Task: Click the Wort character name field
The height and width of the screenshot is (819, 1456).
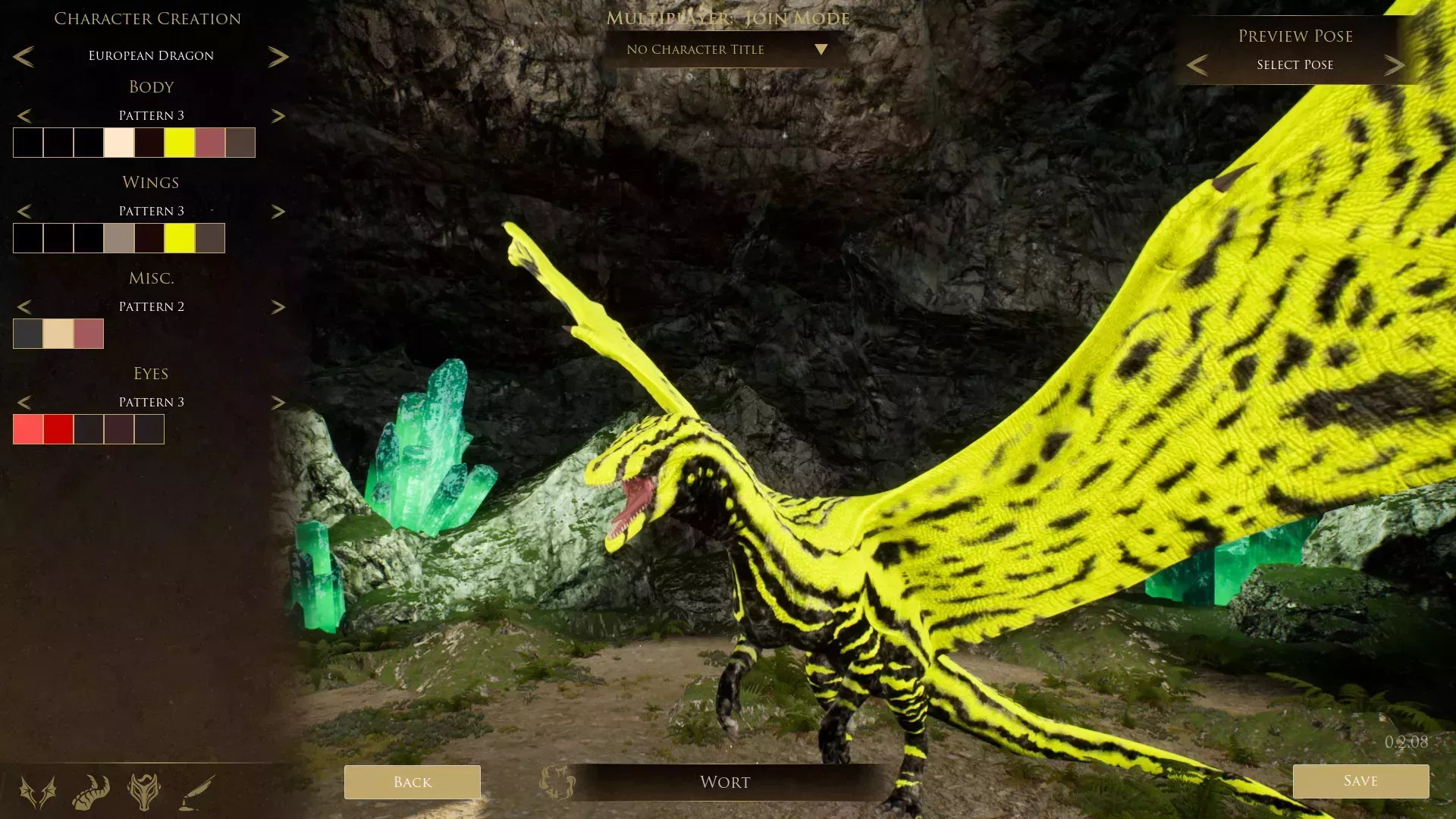Action: (724, 782)
